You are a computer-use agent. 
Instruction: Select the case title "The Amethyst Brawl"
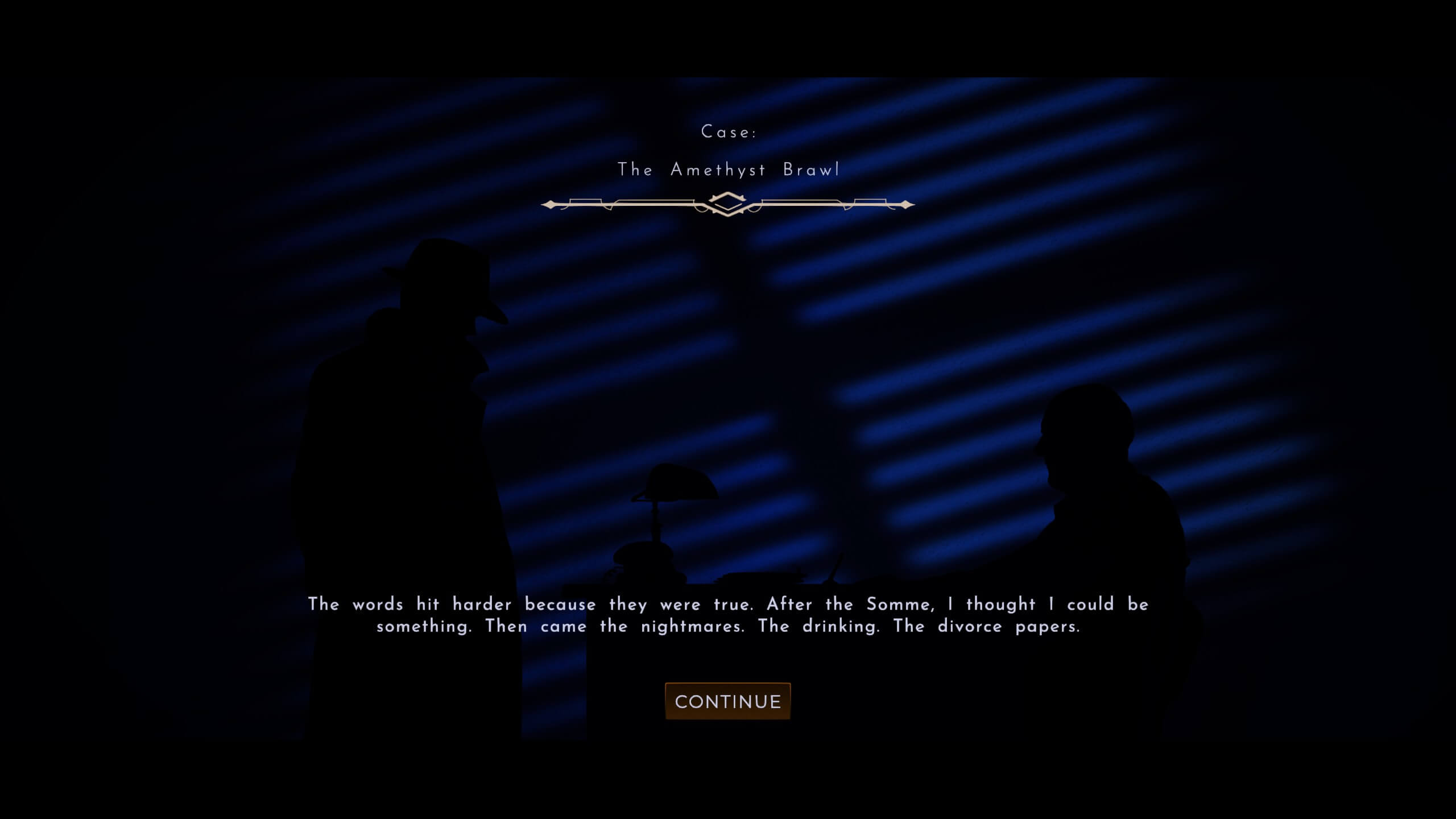pyautogui.click(x=730, y=169)
